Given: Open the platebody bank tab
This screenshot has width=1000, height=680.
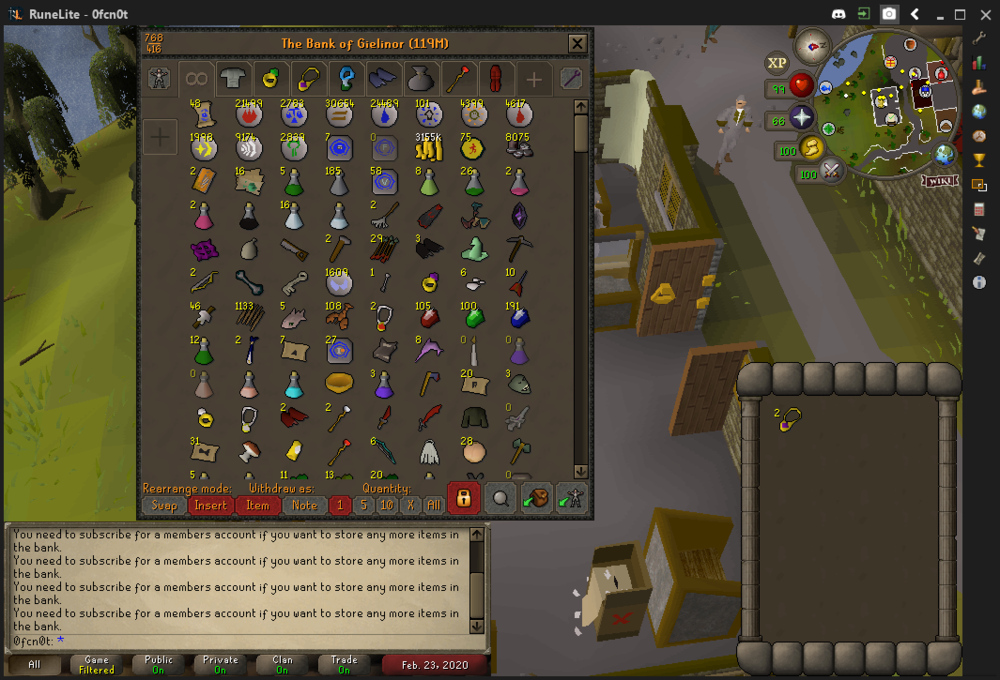Looking at the screenshot, I should [x=233, y=79].
